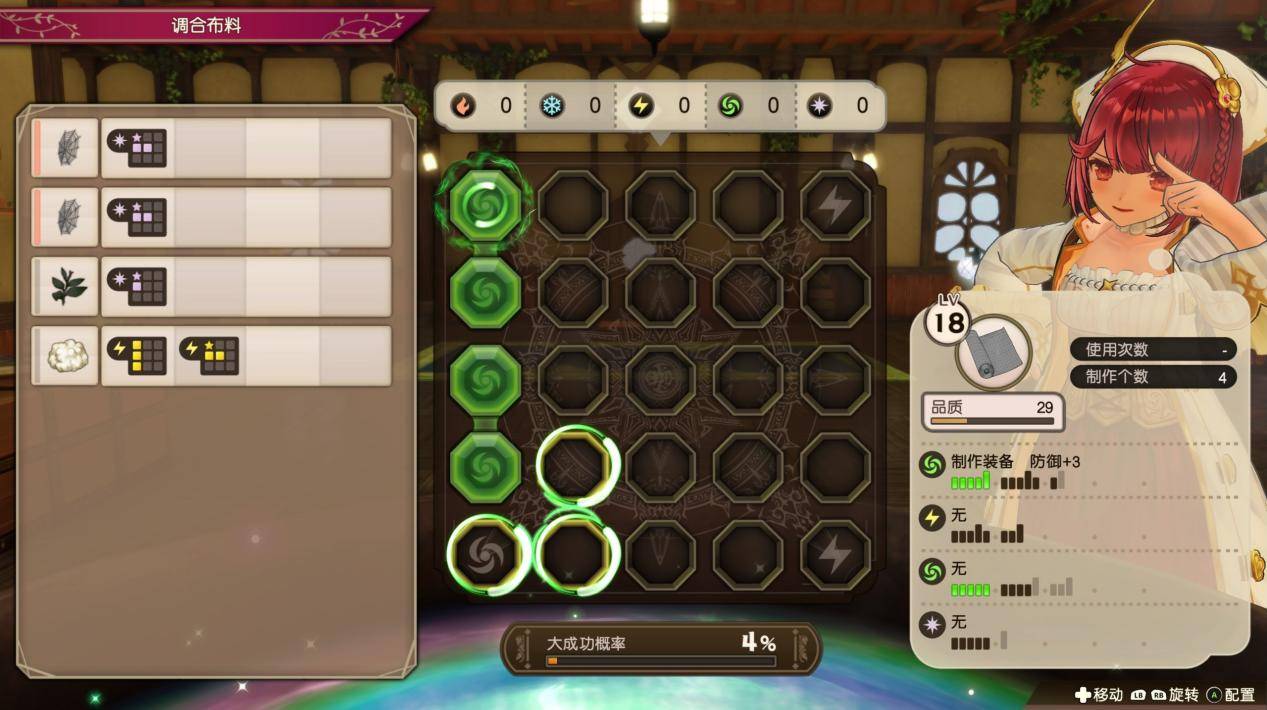Select cotton's lightning component without a star

click(x=137, y=355)
